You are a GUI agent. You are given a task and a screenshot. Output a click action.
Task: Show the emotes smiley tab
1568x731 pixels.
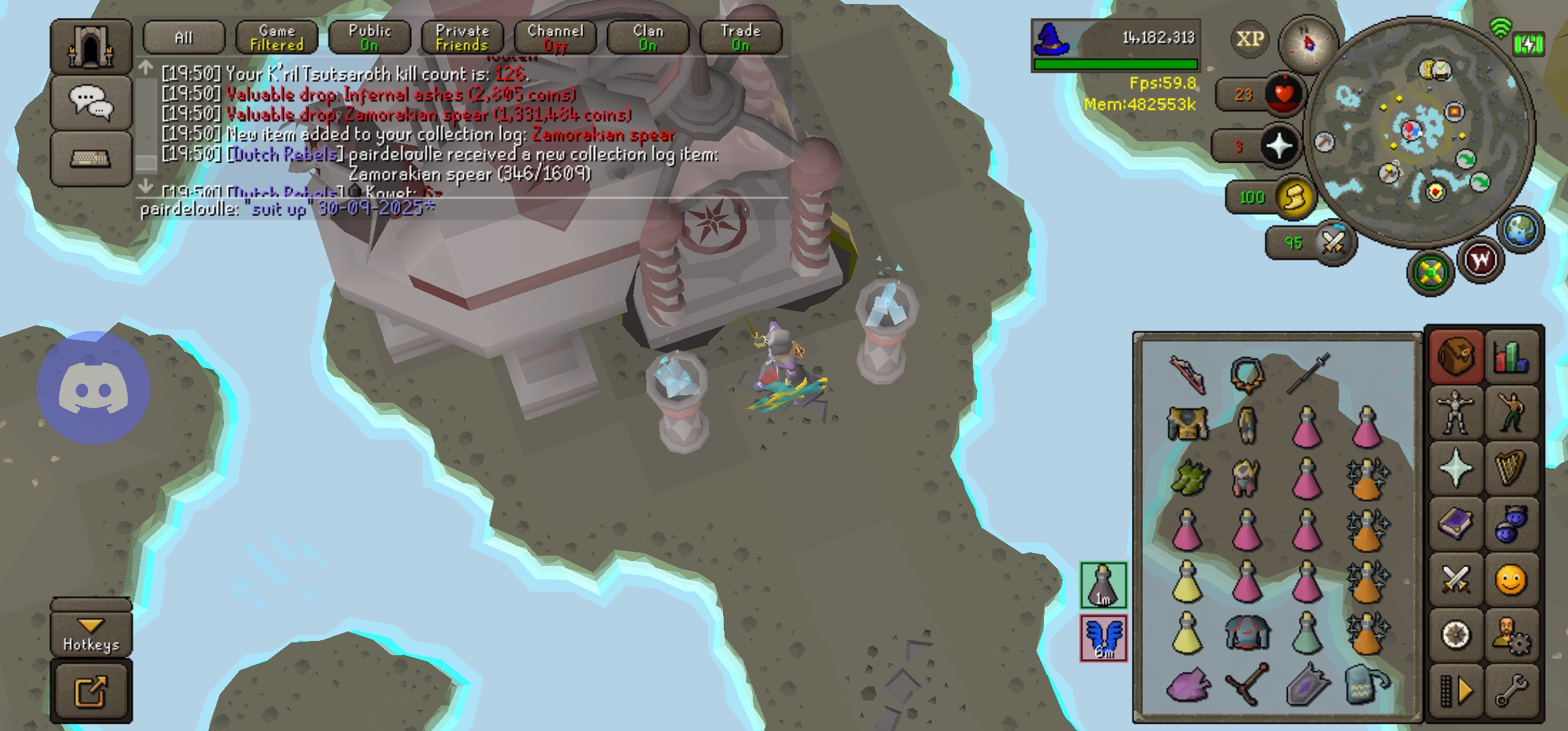pos(1511,580)
